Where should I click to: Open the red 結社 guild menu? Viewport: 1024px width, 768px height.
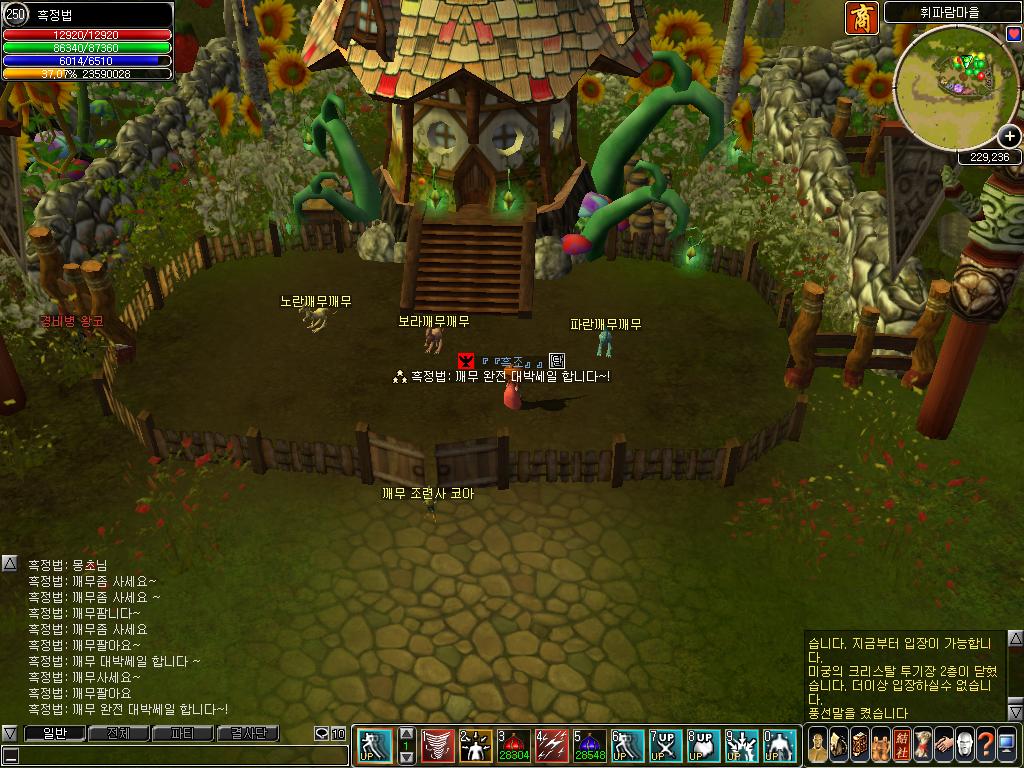tap(902, 745)
